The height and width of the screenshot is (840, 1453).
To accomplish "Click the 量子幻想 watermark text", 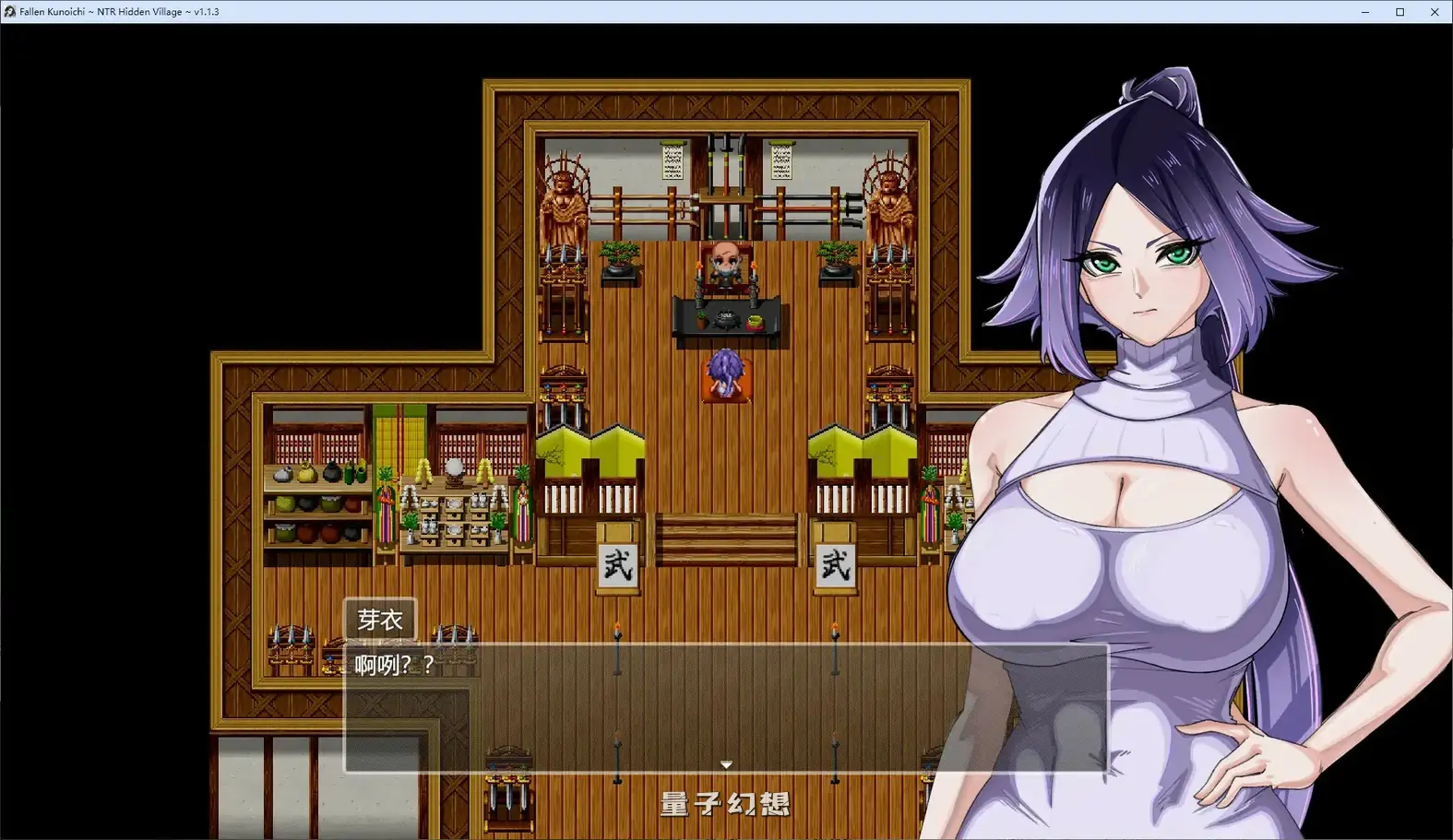I will pyautogui.click(x=726, y=804).
